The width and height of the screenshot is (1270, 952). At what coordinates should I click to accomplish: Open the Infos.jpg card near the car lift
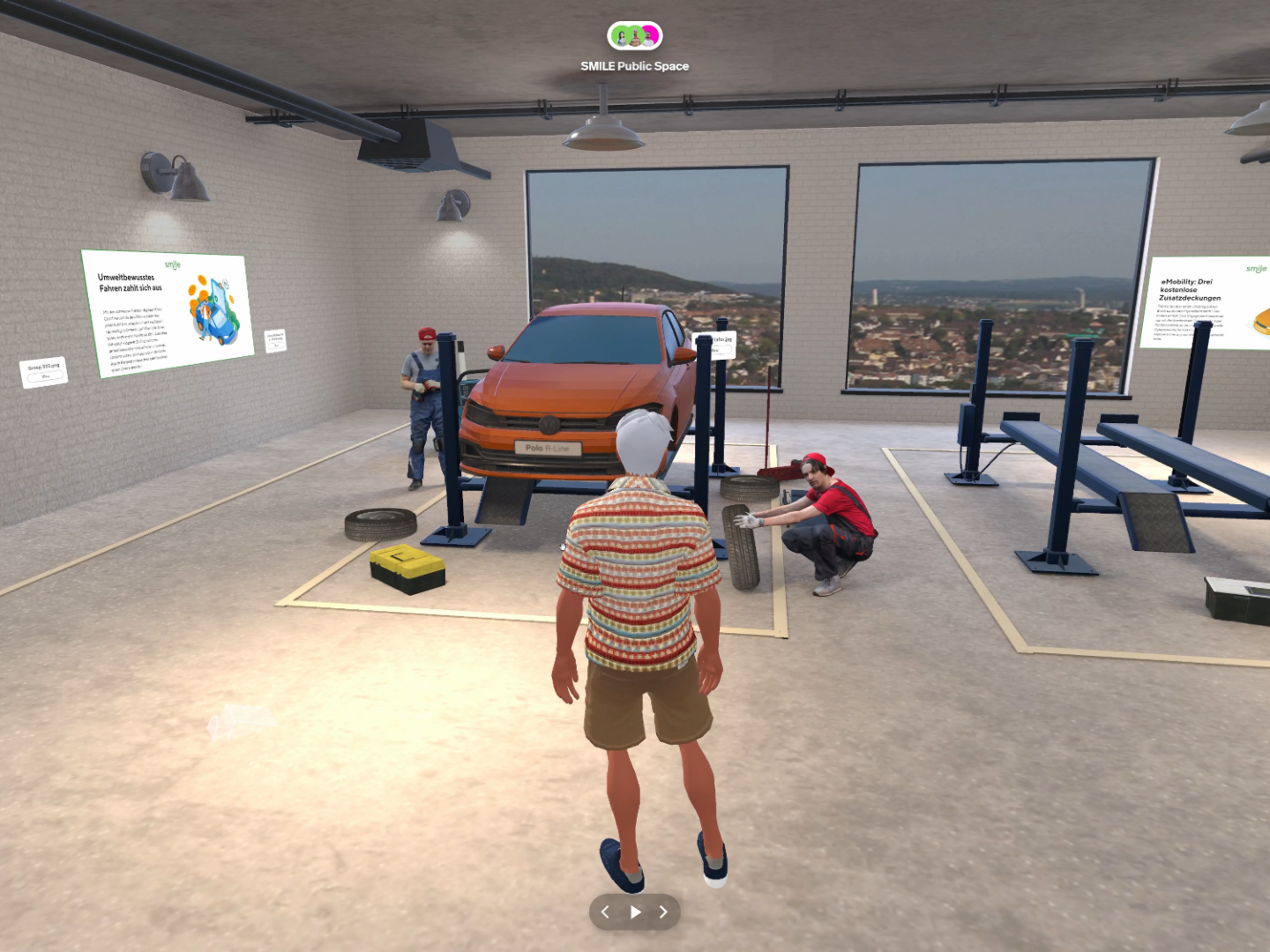tap(723, 339)
